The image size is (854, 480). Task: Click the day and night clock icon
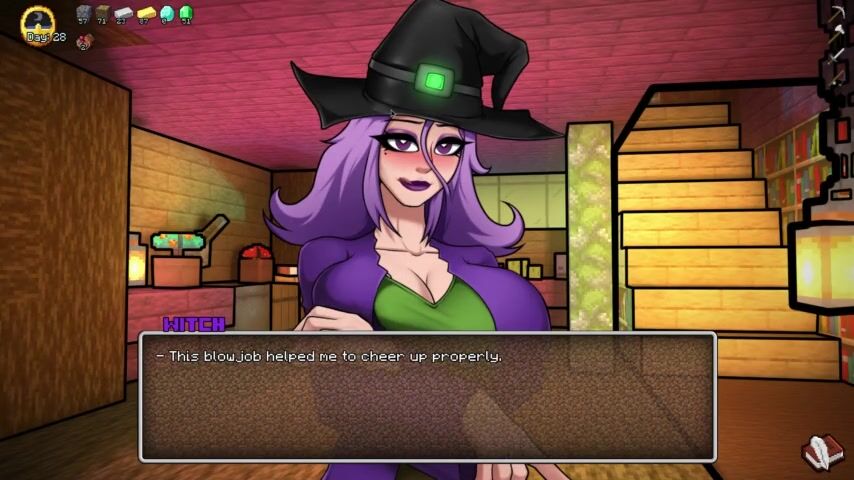pos(39,21)
